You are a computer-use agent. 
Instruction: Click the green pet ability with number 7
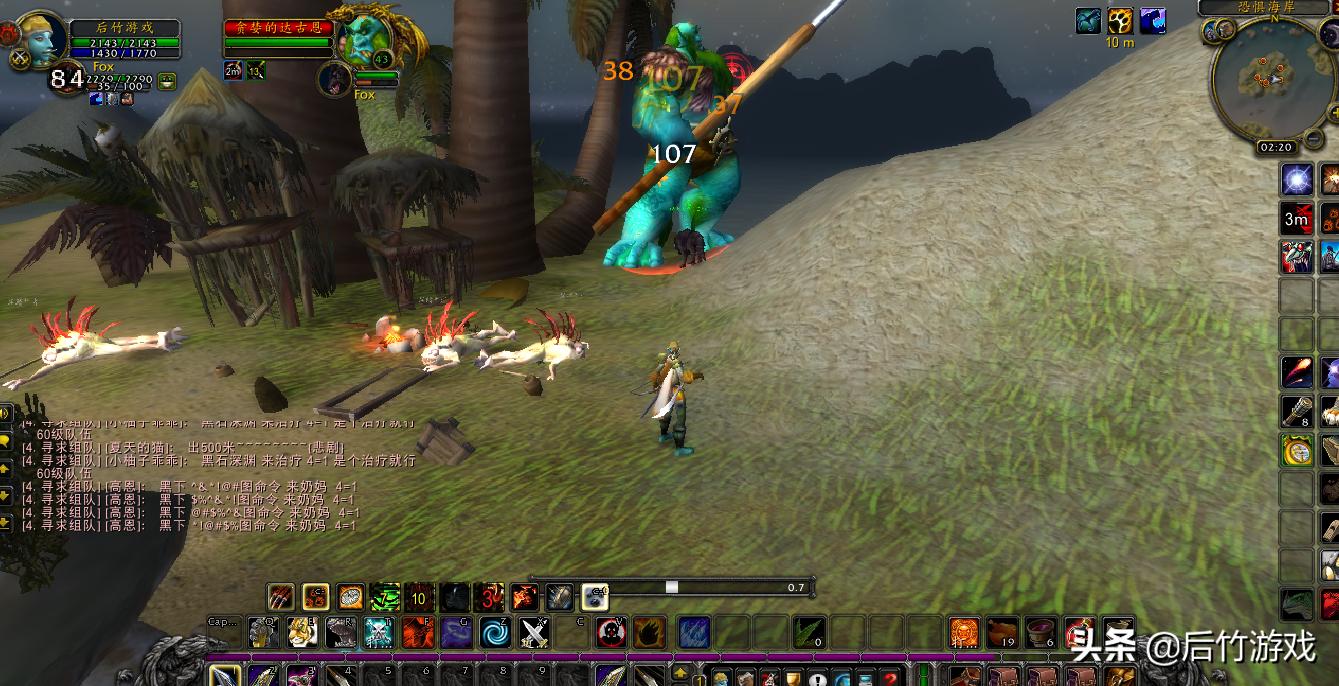pyautogui.click(x=385, y=597)
